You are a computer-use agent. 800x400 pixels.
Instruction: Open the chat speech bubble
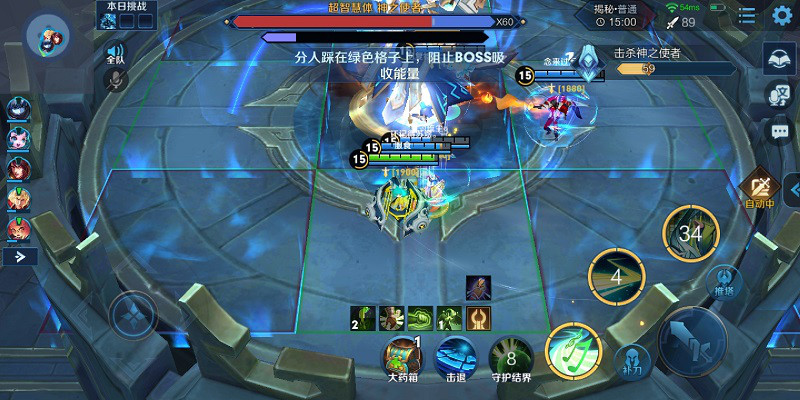pyautogui.click(x=779, y=131)
